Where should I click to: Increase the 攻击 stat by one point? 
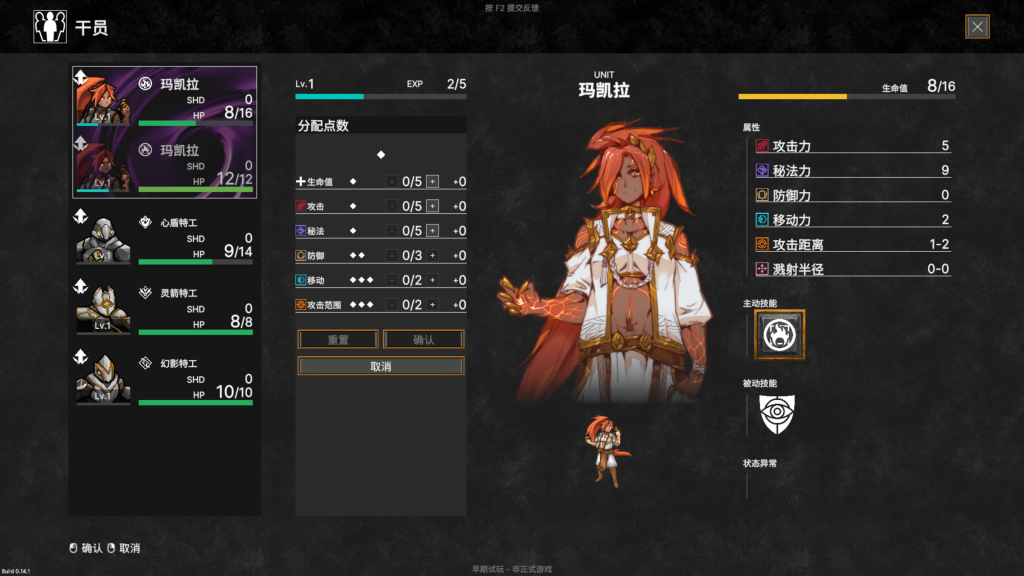[x=433, y=206]
